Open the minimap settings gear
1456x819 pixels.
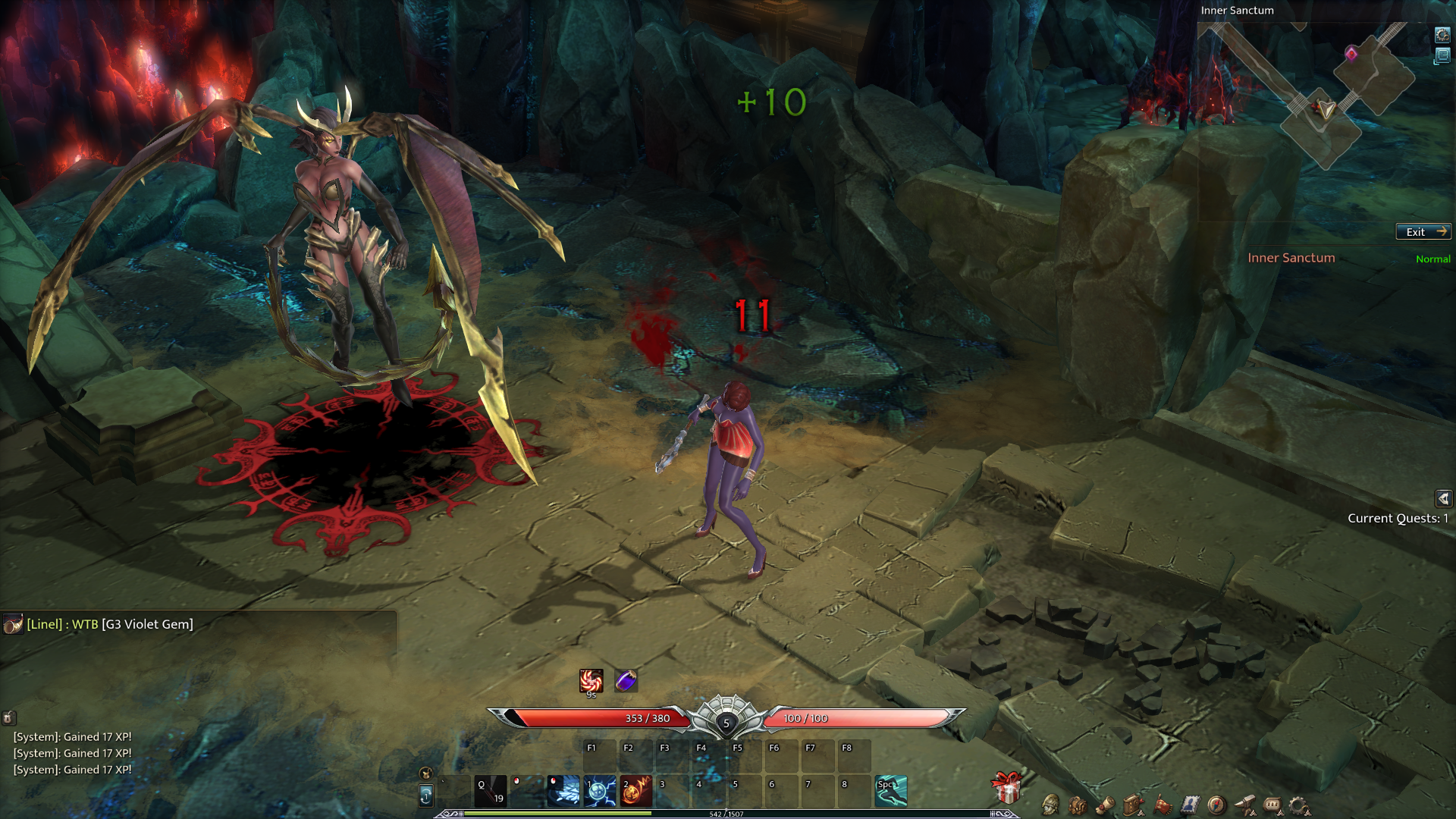(x=1442, y=35)
